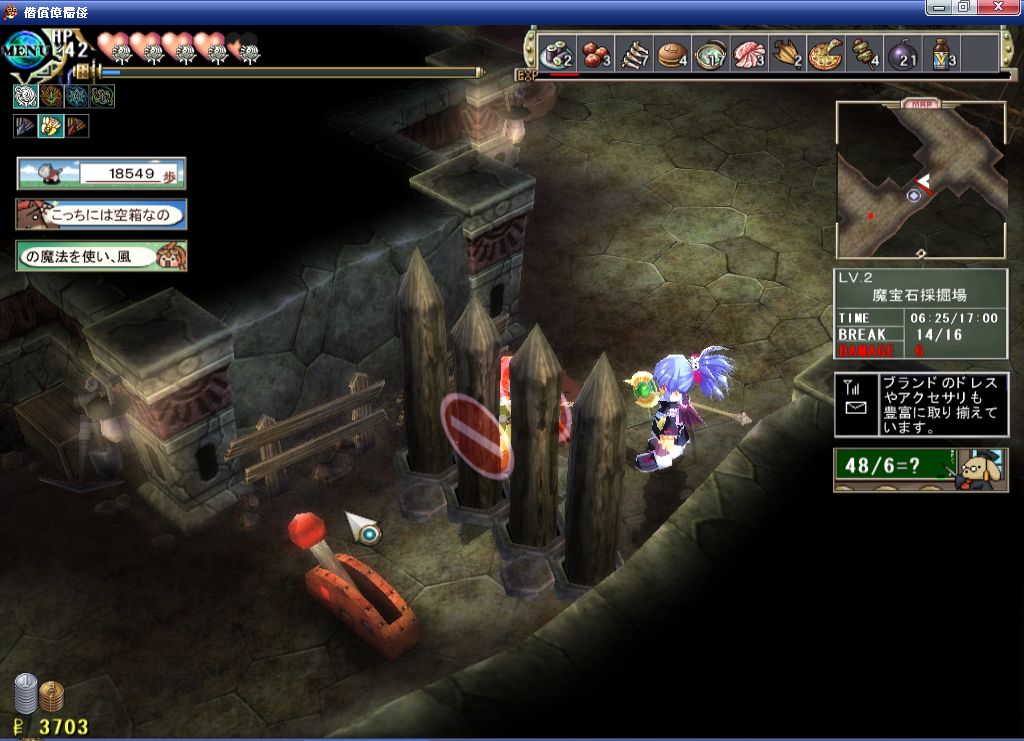Select the orange leaf magic icon
The height and width of the screenshot is (741, 1024).
(51, 96)
